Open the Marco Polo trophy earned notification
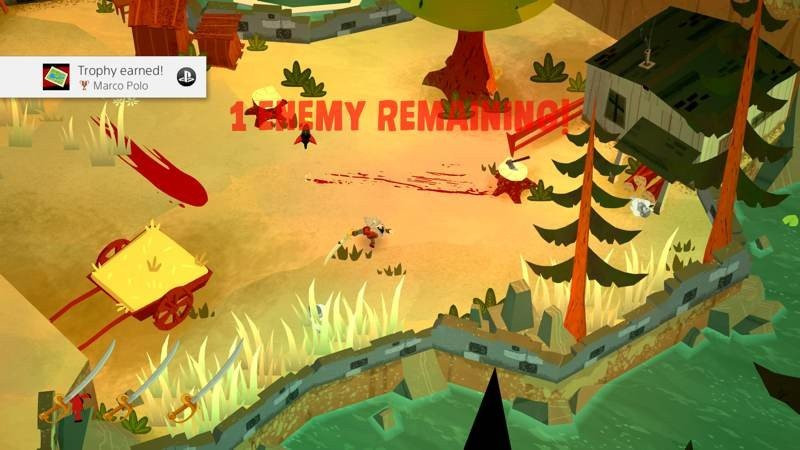Viewport: 800px width, 450px height. pyautogui.click(x=120, y=77)
